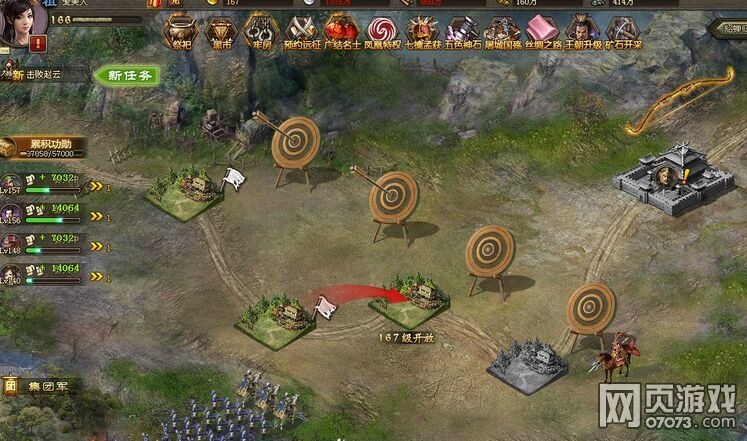747x441 pixels.
Task: Select the 五色神石 icon
Action: [x=462, y=32]
